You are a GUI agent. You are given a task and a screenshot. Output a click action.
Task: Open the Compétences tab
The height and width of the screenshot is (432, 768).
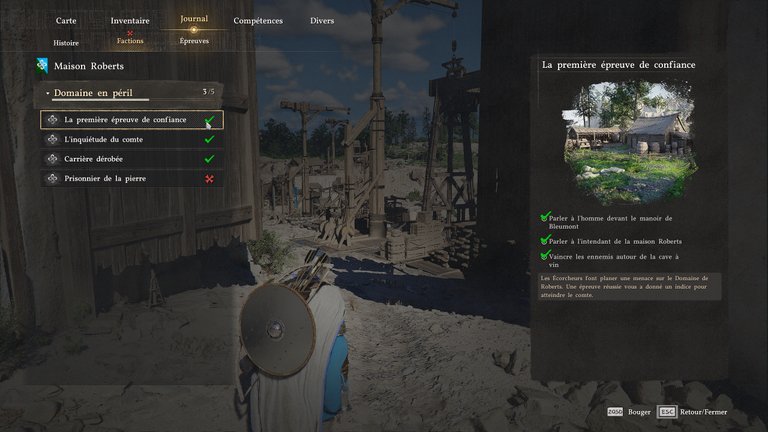(x=258, y=20)
